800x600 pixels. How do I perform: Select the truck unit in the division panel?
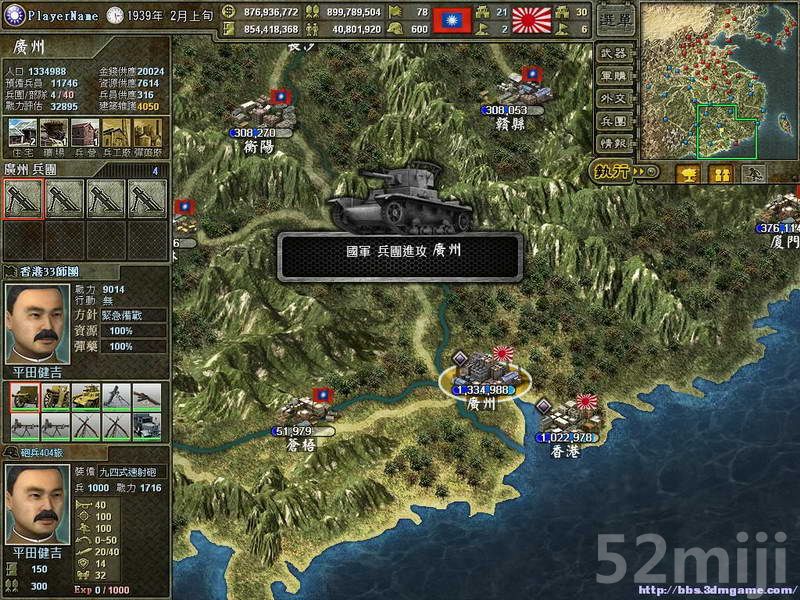(x=147, y=427)
